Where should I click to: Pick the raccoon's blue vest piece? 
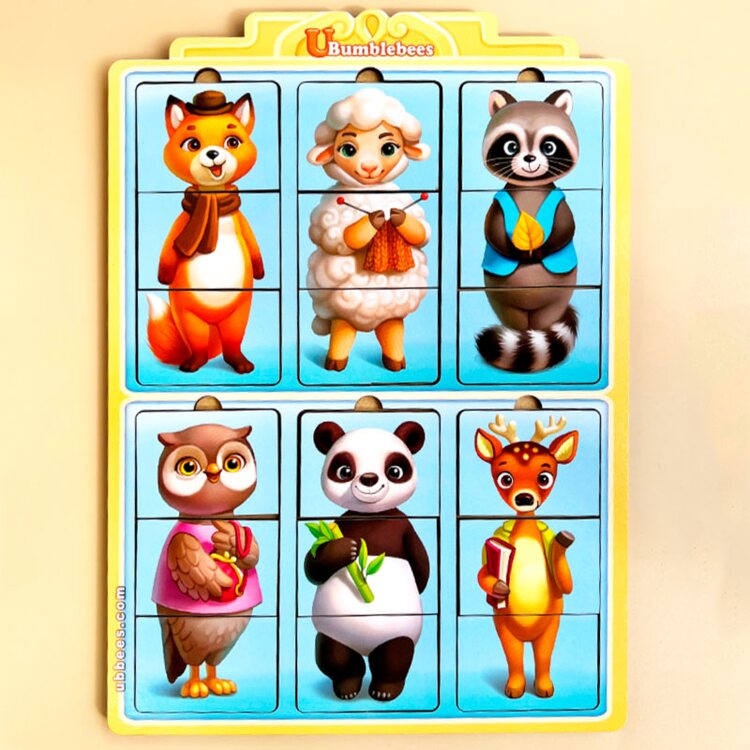(531, 240)
